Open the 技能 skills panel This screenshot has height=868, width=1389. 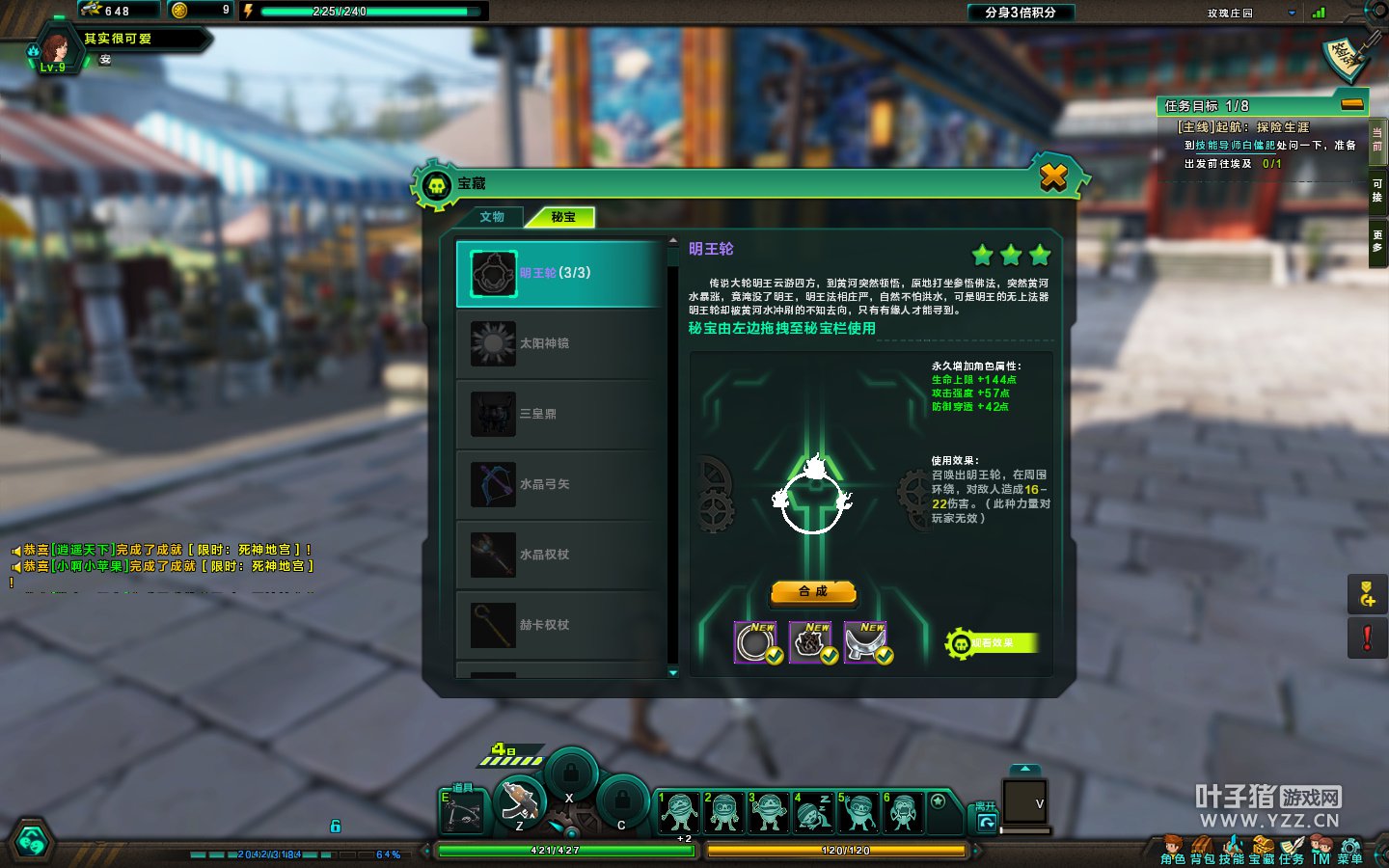tap(1232, 850)
